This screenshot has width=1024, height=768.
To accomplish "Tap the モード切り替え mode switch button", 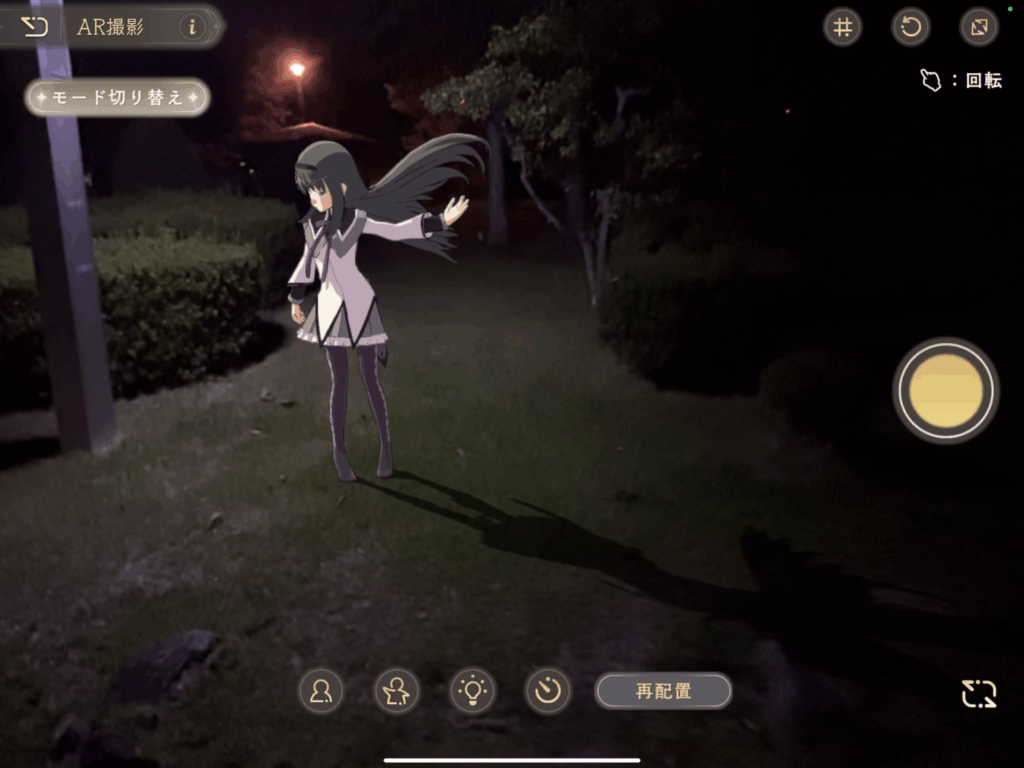I will [x=118, y=97].
